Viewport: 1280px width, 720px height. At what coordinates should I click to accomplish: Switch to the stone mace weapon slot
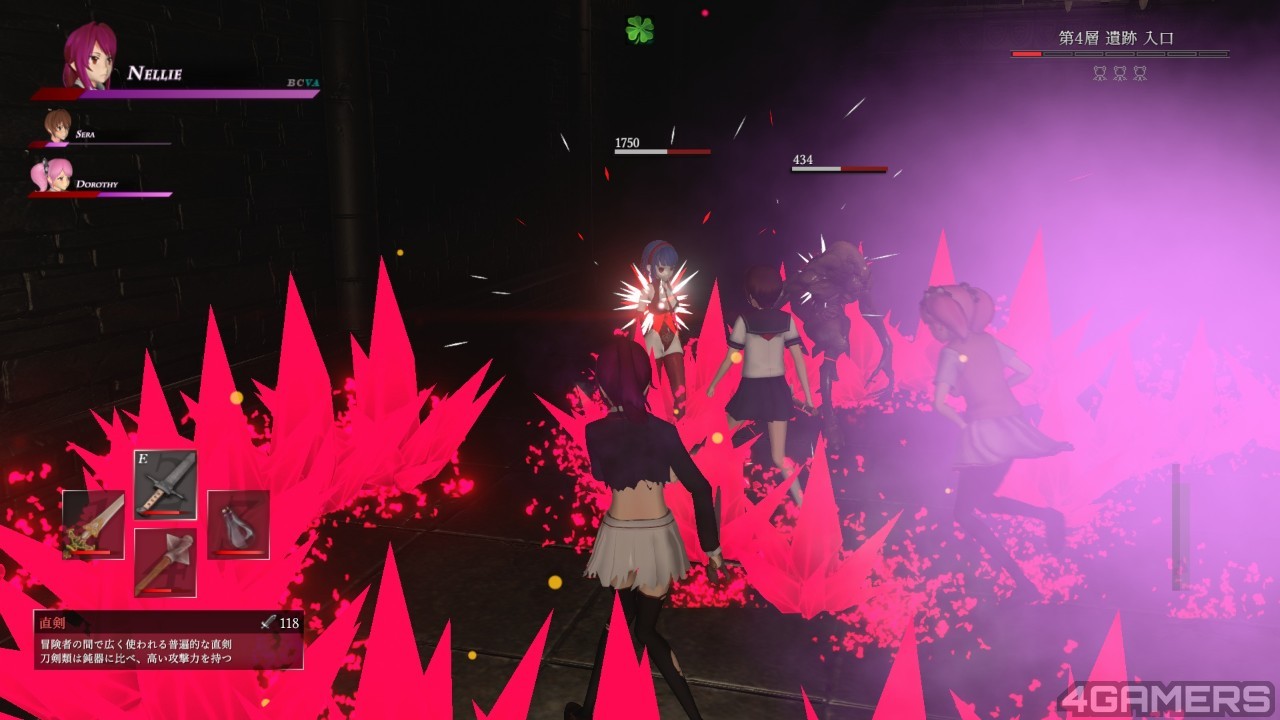[165, 562]
